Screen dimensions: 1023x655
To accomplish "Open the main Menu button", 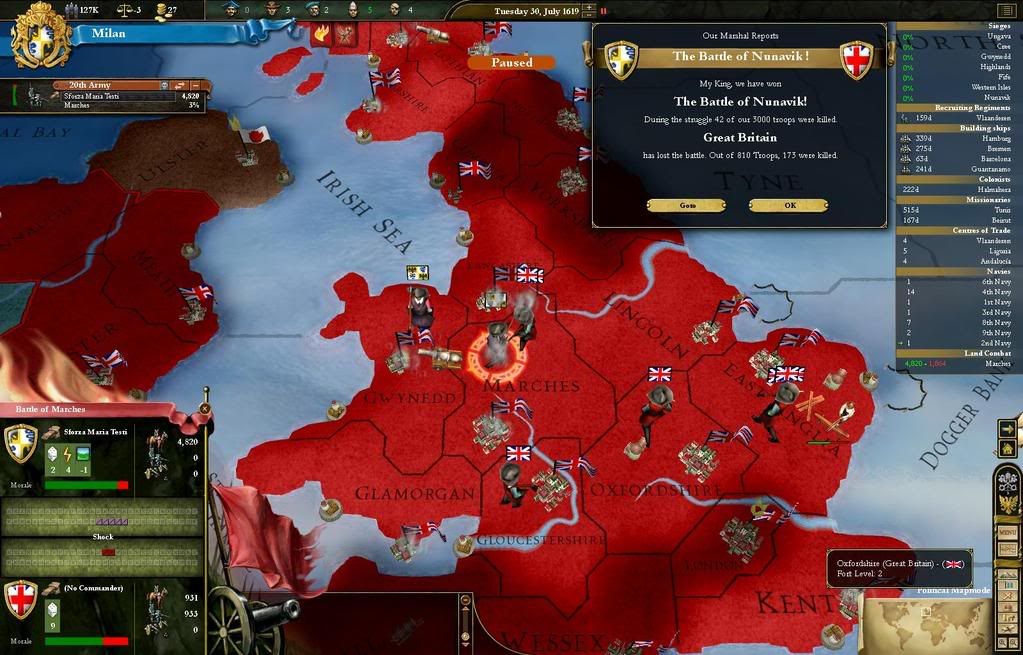I will [x=1007, y=532].
